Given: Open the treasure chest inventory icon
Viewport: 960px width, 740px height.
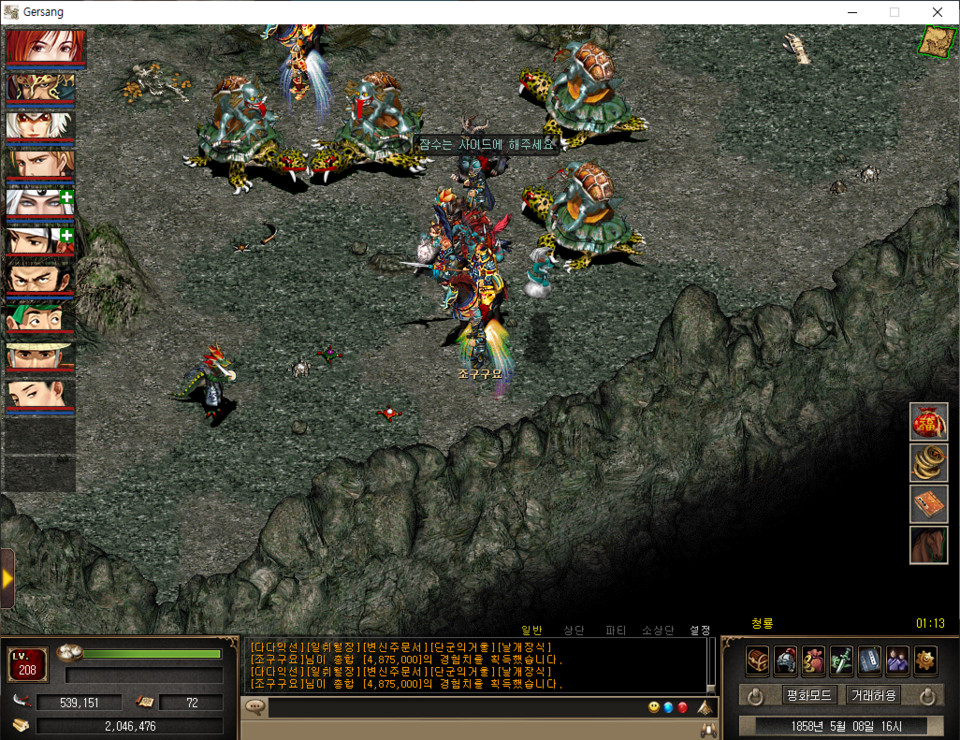Looking at the screenshot, I should click(758, 660).
